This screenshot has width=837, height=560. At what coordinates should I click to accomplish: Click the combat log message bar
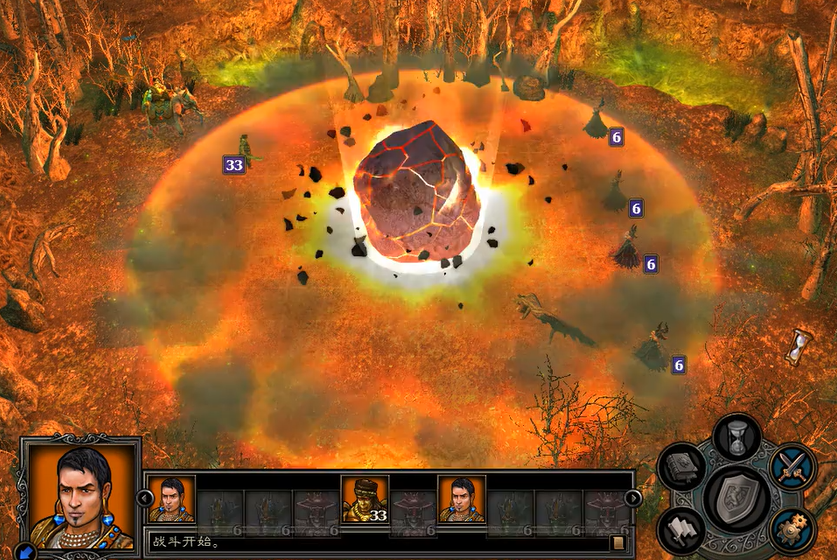click(x=378, y=543)
